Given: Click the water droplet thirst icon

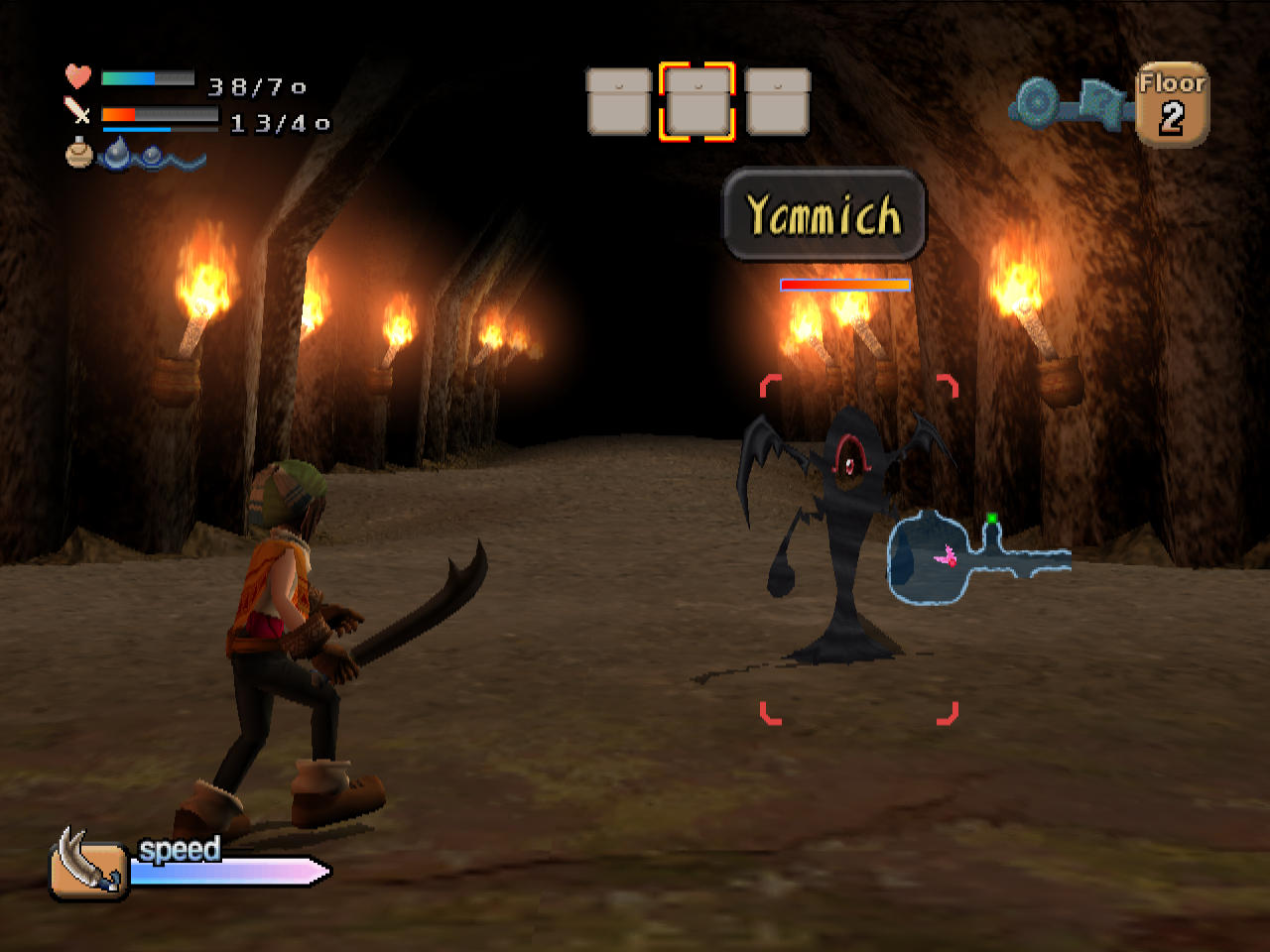Looking at the screenshot, I should click(x=118, y=153).
